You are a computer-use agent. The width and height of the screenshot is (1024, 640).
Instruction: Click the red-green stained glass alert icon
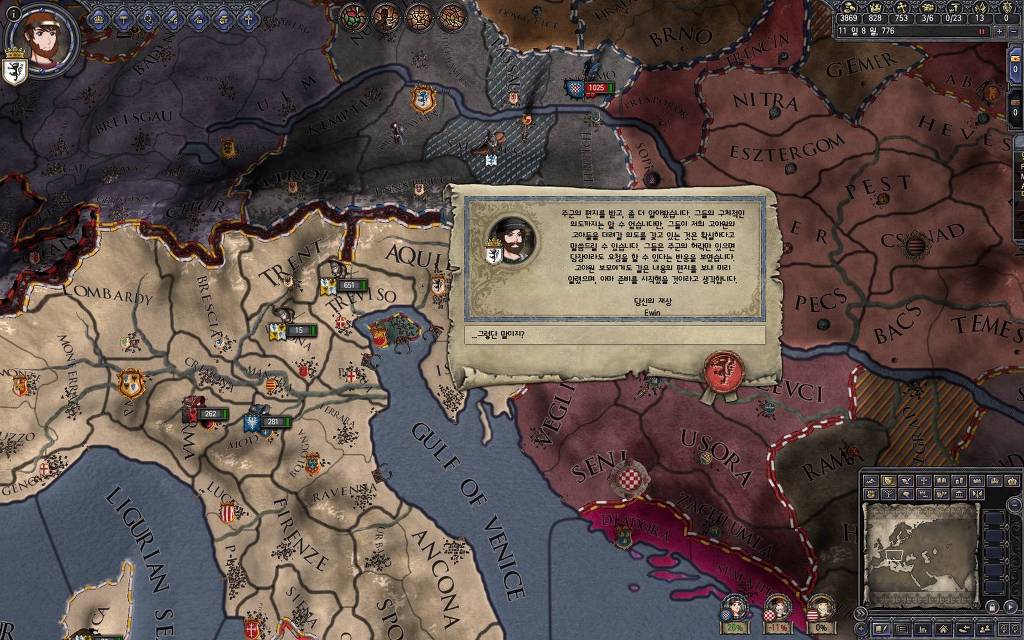[x=354, y=17]
